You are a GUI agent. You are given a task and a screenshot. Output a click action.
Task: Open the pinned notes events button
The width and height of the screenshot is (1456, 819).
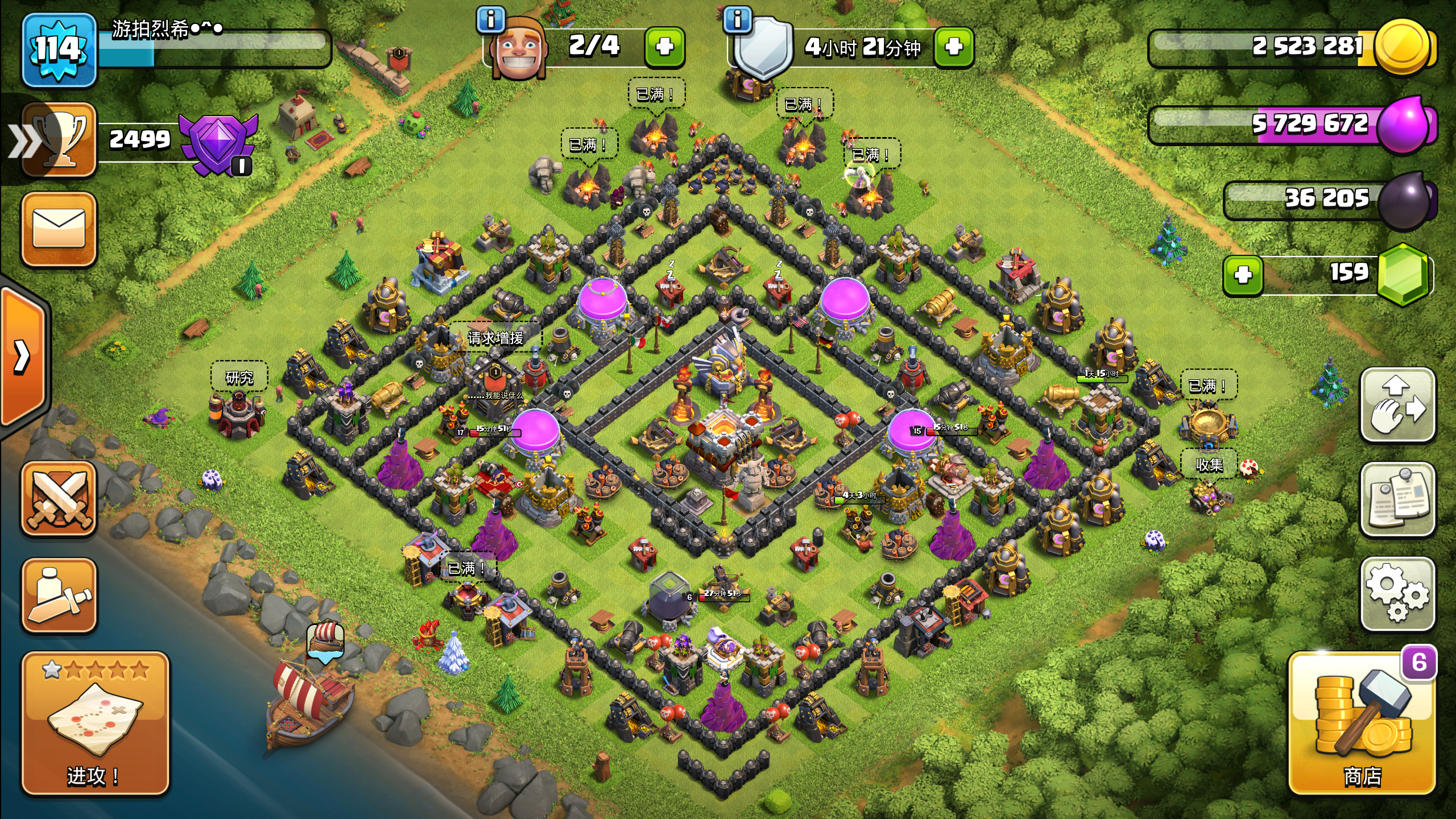(1397, 499)
